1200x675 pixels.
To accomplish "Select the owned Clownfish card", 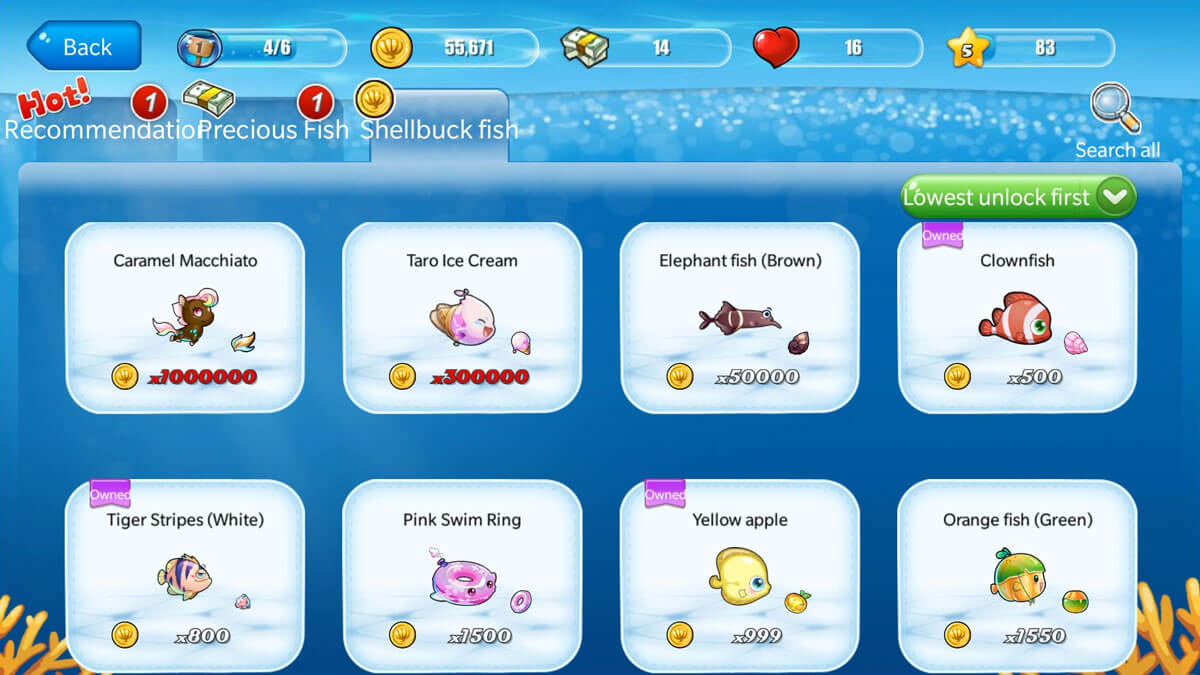I will (1017, 317).
